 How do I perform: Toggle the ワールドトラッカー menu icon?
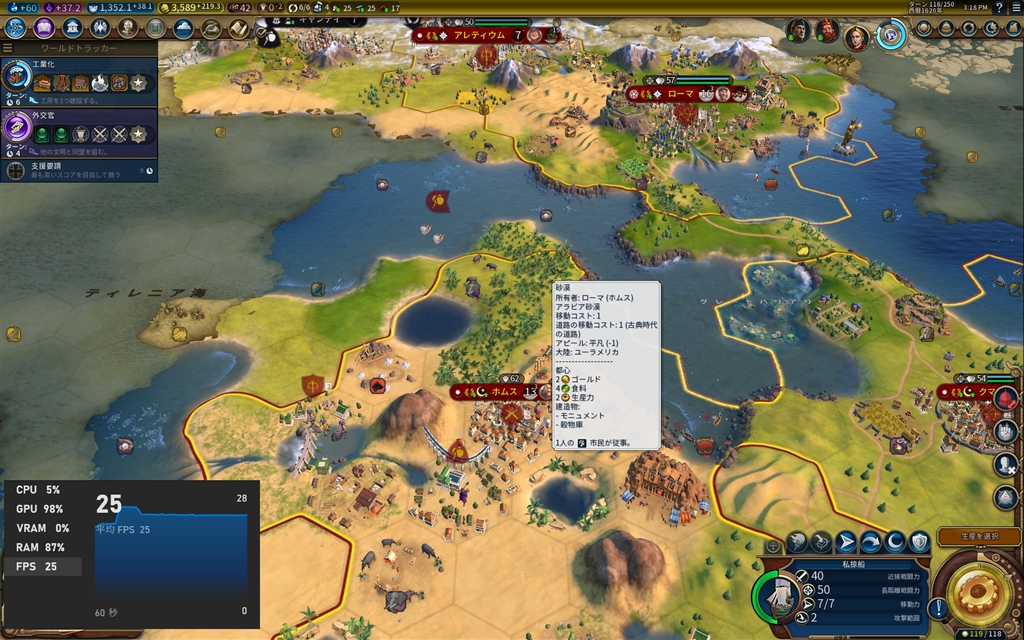[8, 48]
